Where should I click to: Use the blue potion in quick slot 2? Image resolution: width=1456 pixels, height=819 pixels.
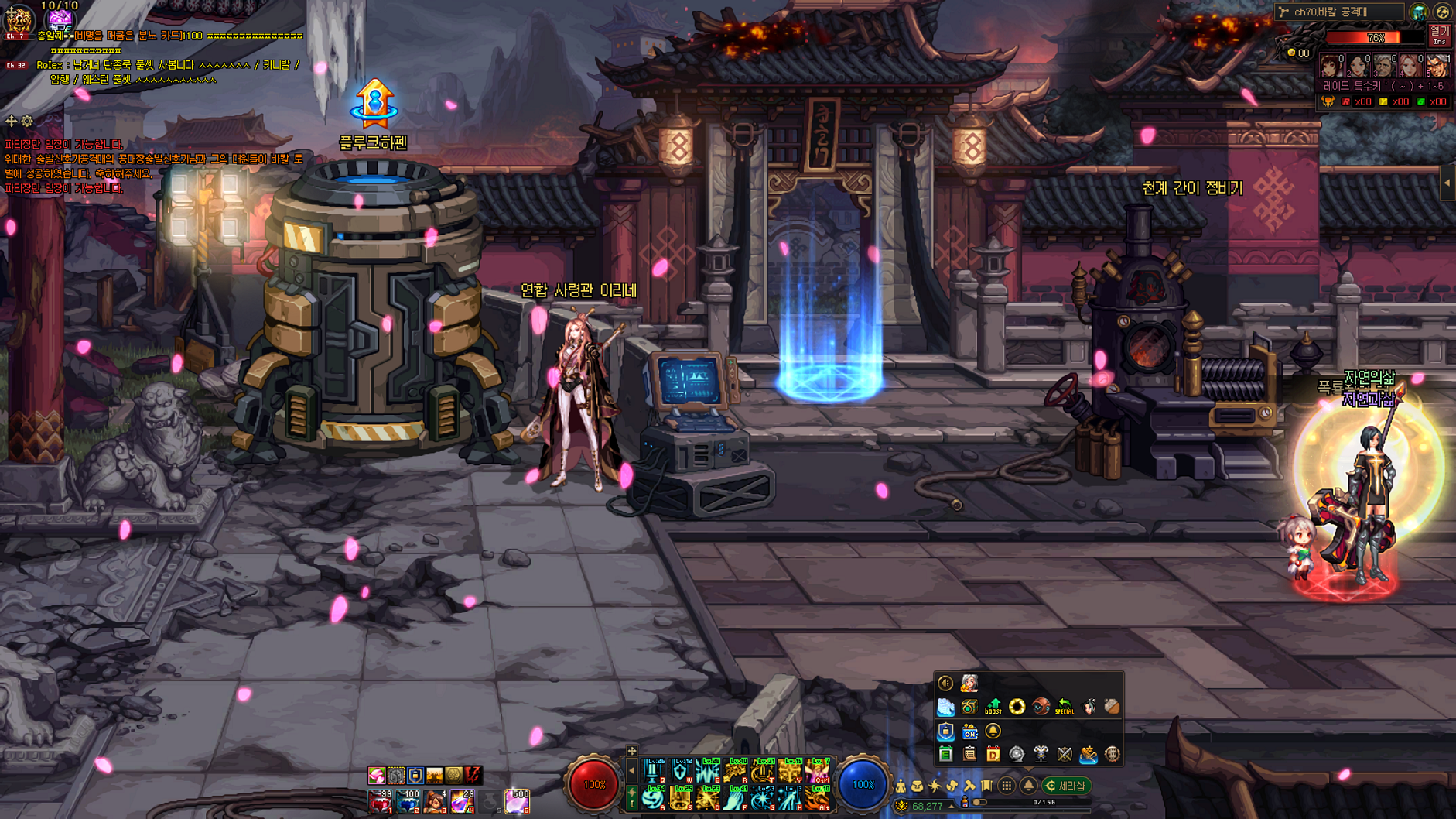point(408,802)
